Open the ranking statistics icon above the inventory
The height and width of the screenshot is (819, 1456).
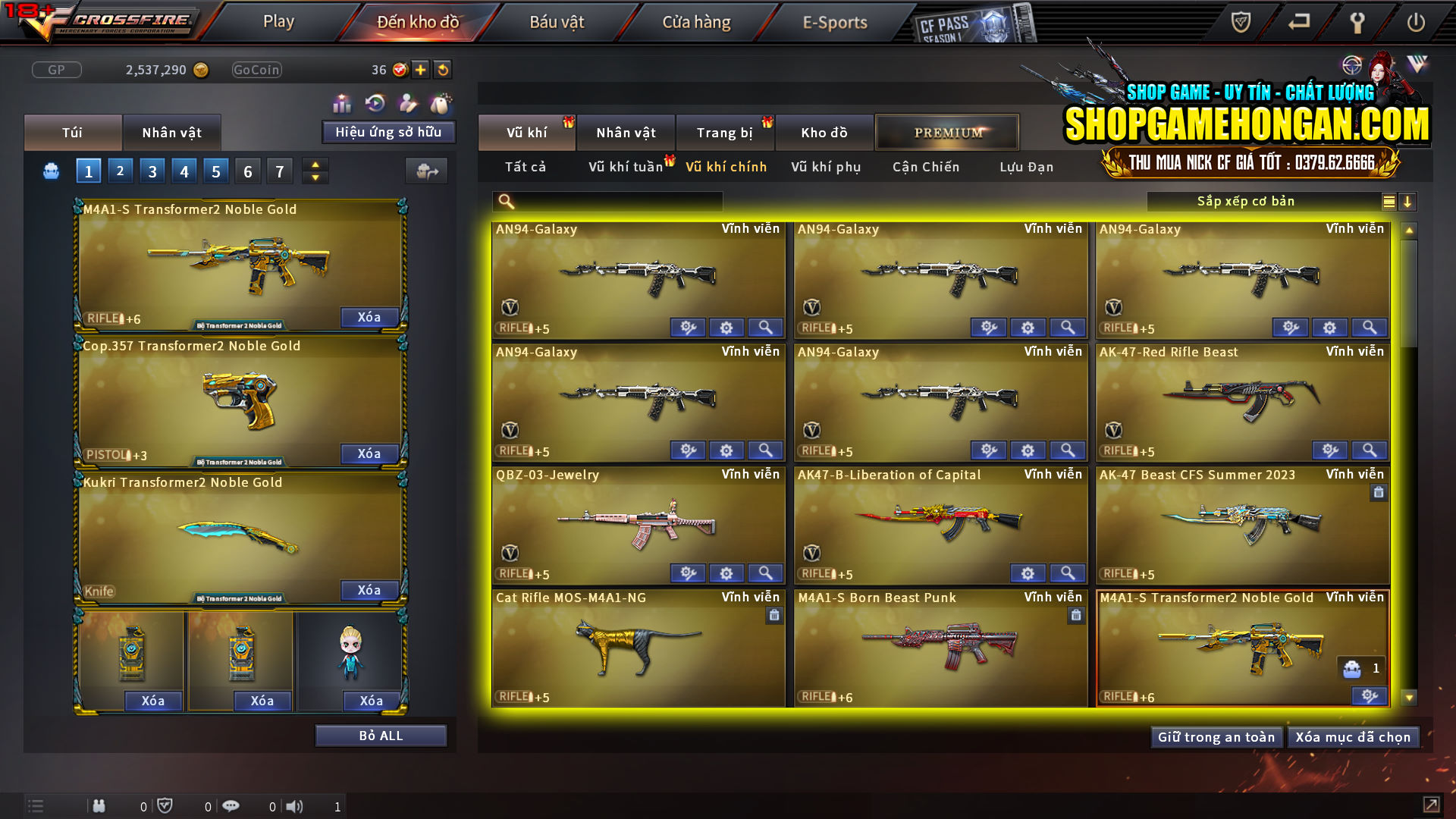tap(341, 103)
